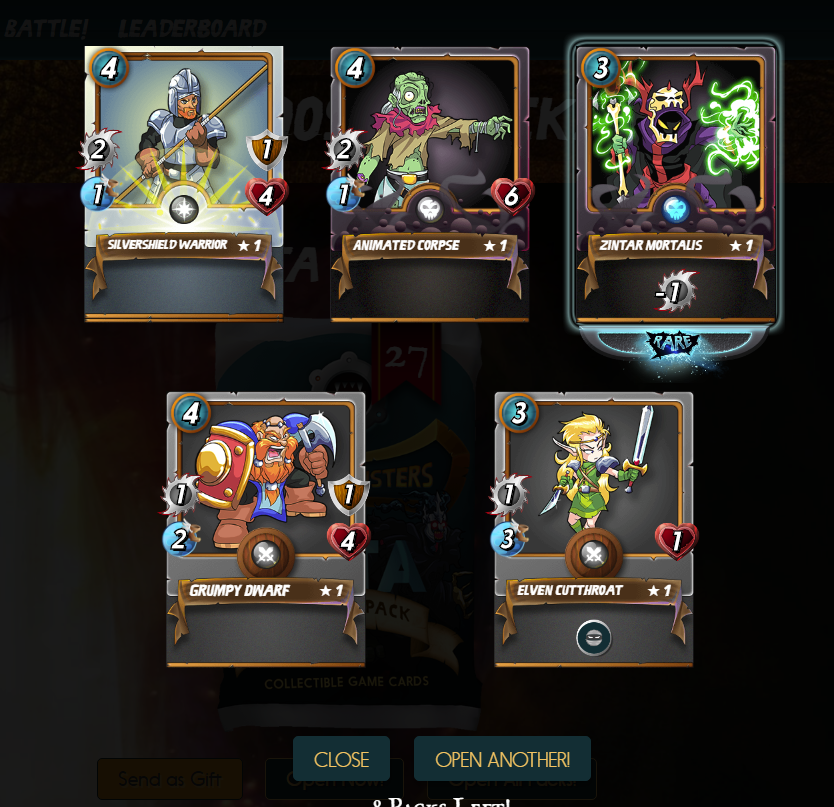Click the Elven Cutthroat card

594,529
